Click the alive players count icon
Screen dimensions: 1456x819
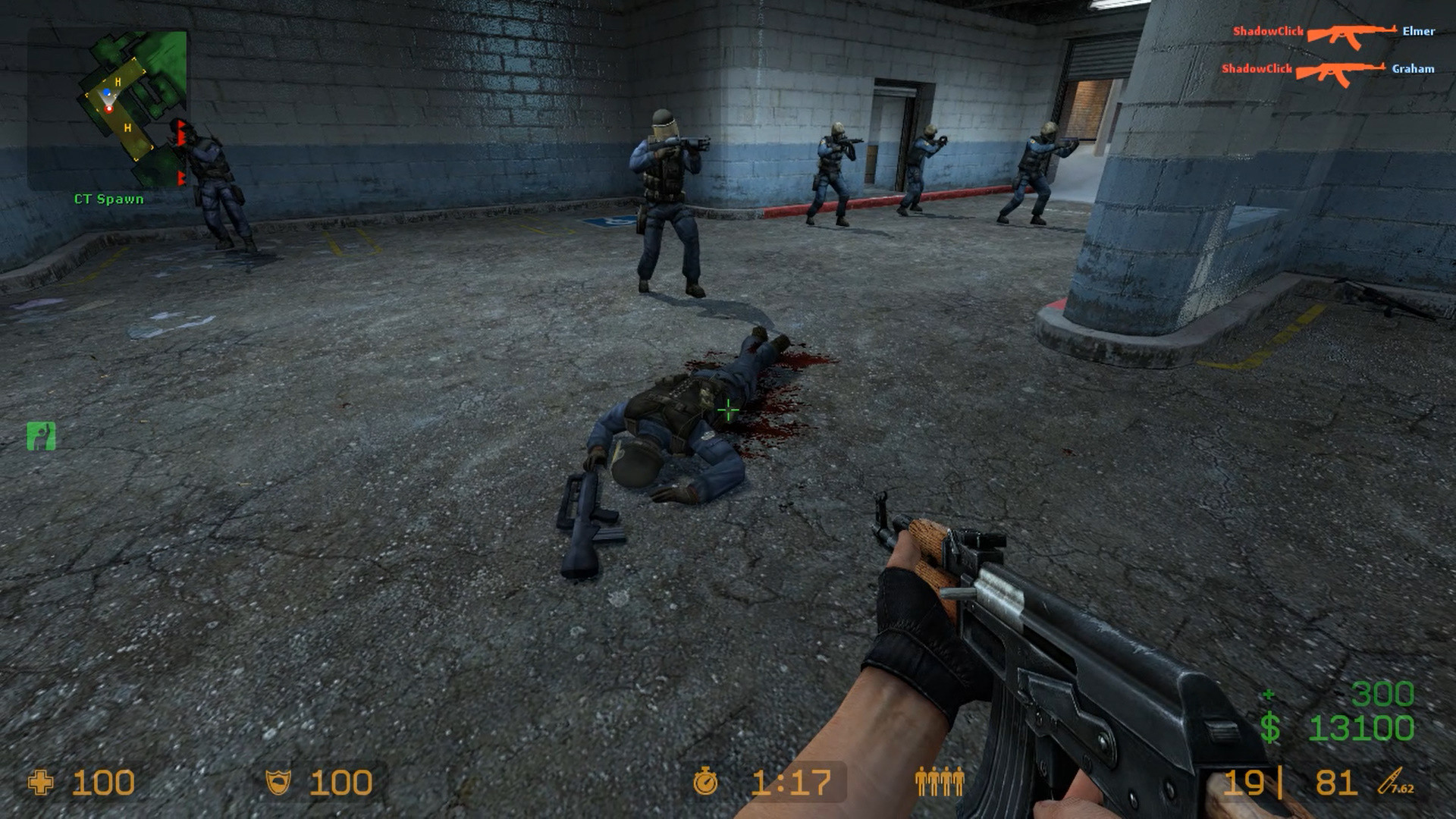click(x=940, y=779)
